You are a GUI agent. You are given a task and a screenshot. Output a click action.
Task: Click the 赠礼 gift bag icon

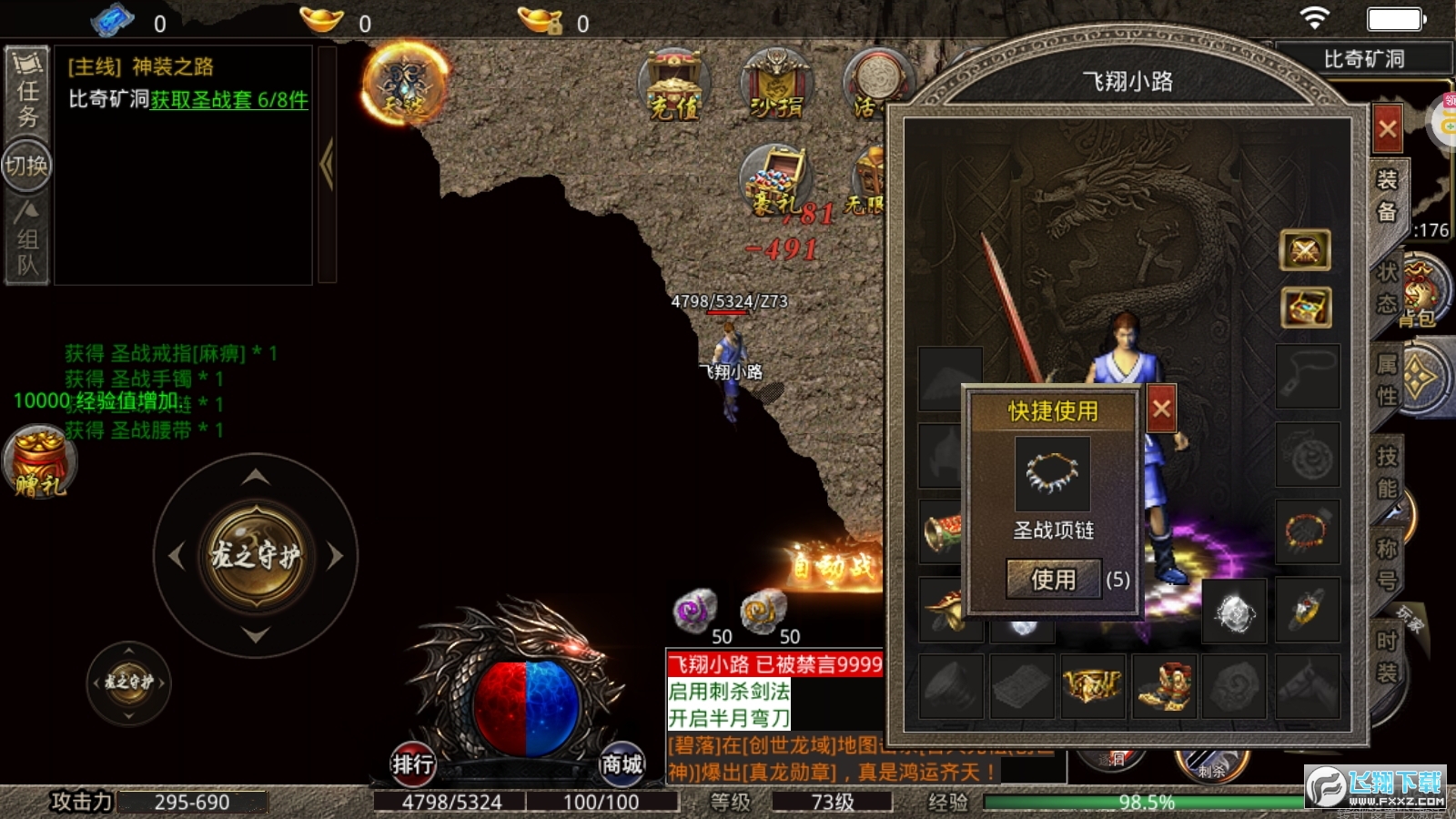click(39, 462)
